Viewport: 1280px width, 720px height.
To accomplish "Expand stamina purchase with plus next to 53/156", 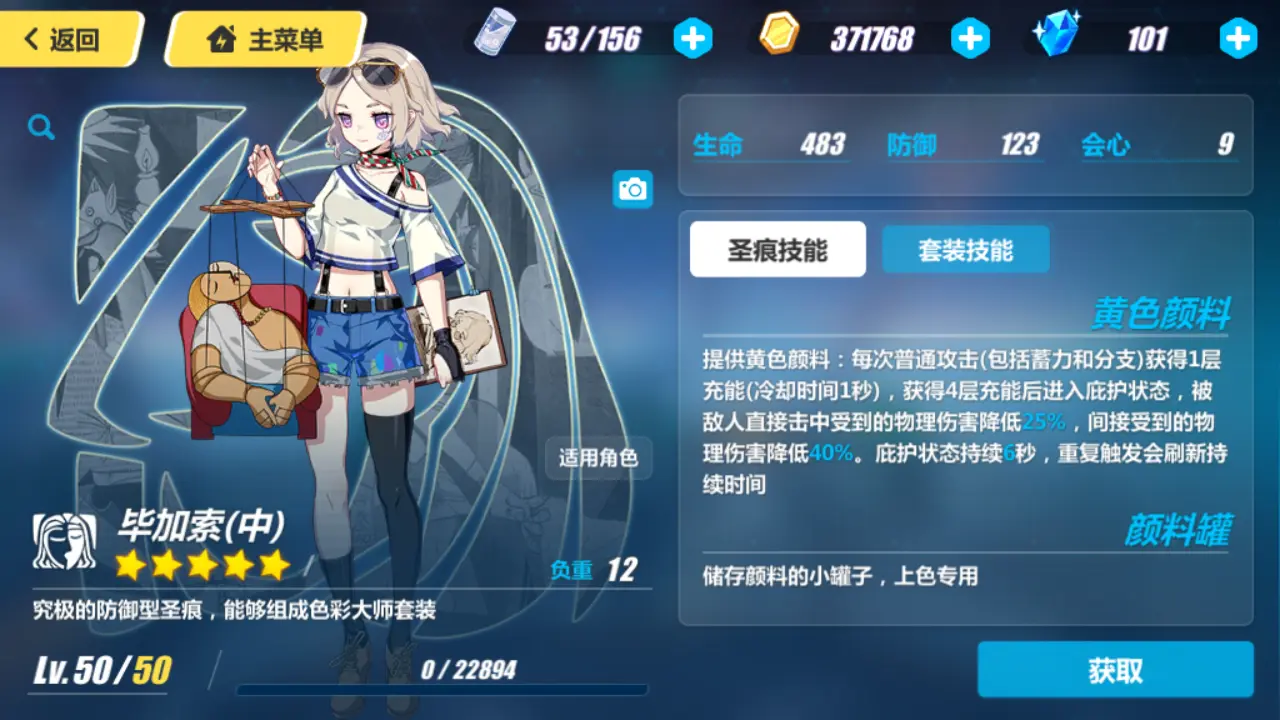I will pos(693,38).
